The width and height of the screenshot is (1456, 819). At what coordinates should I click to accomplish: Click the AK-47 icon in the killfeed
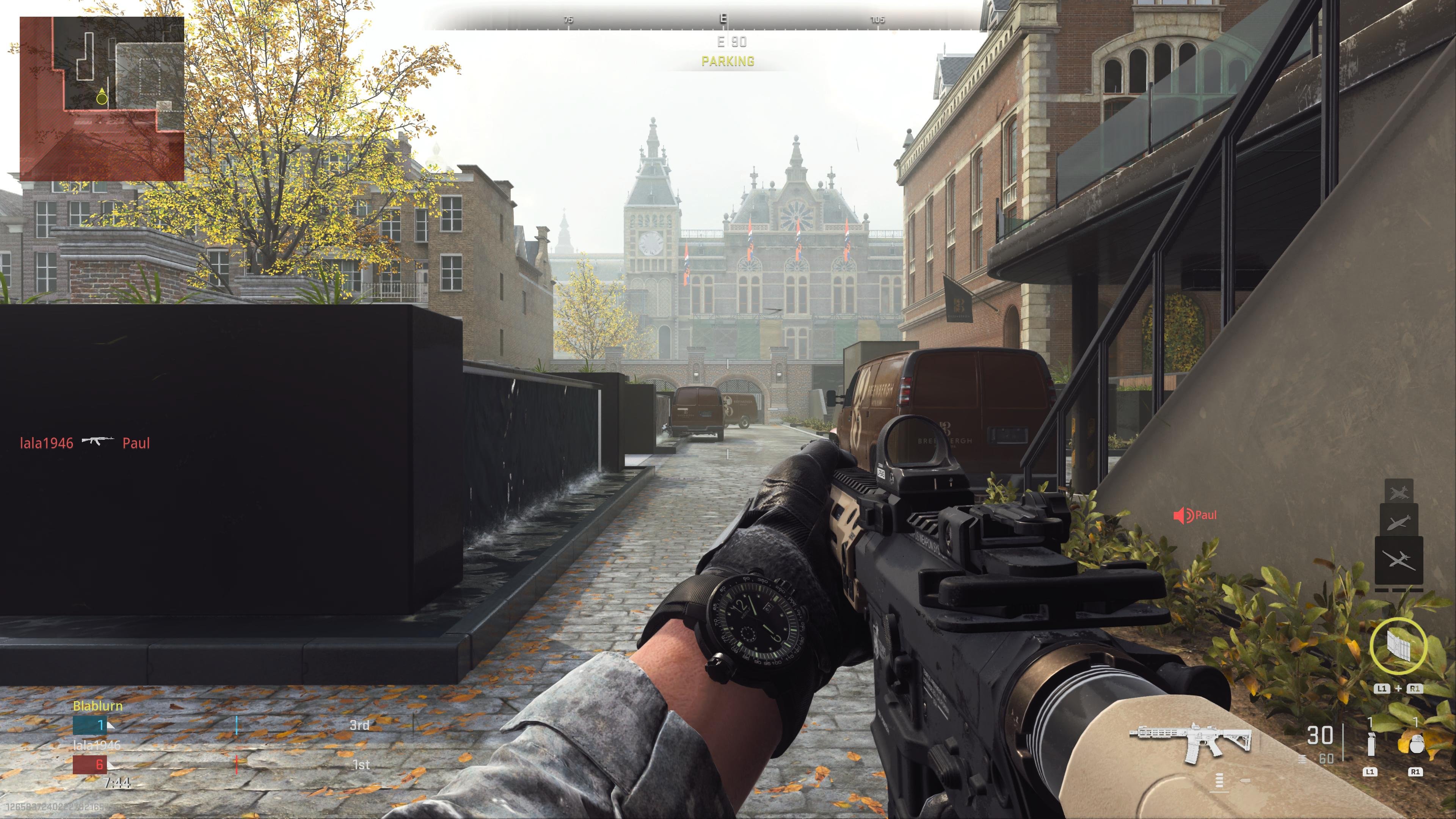pos(98,441)
